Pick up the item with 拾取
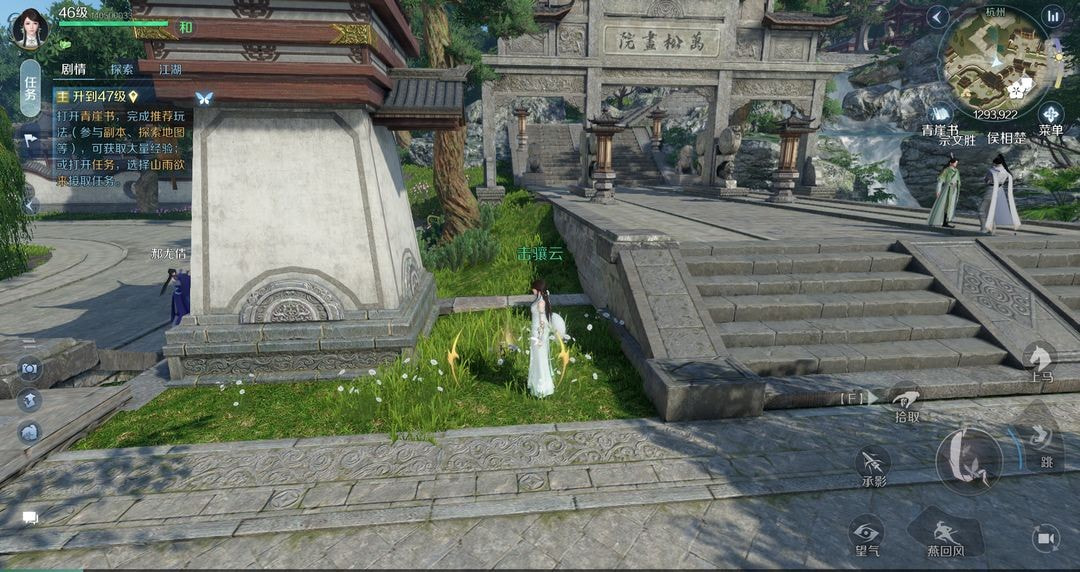This screenshot has width=1080, height=572. [x=906, y=402]
